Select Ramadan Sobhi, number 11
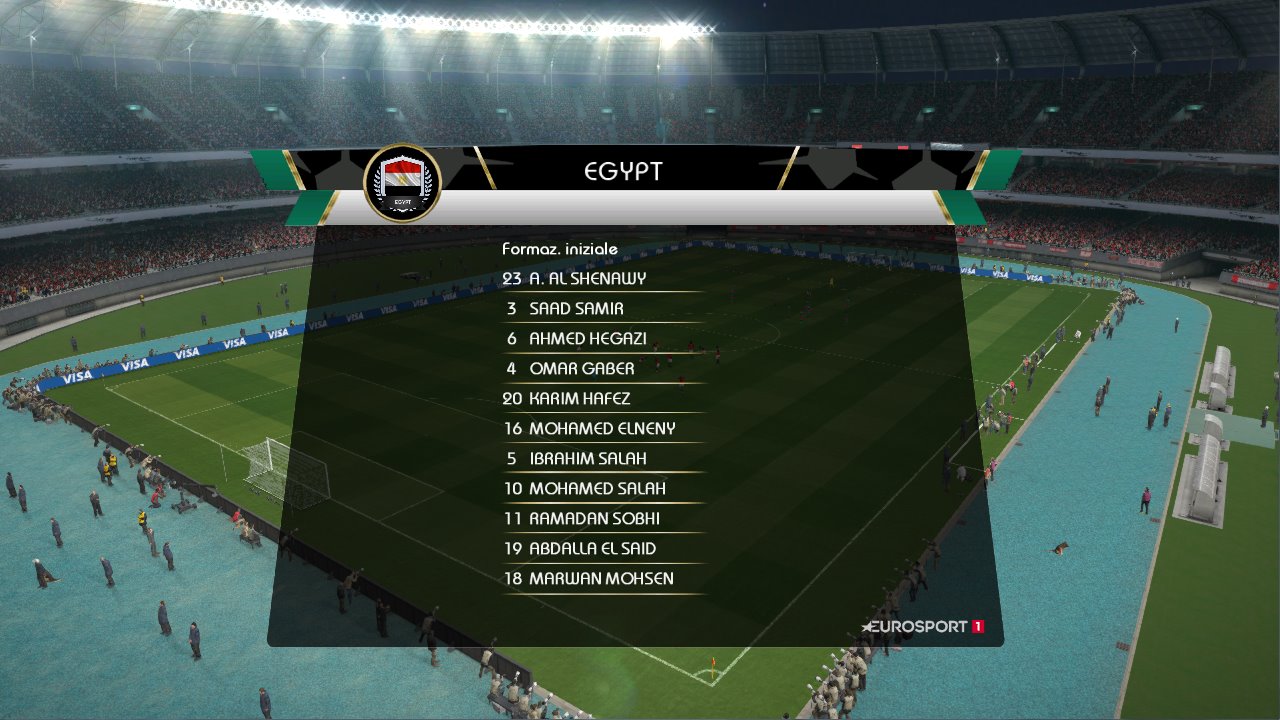 point(580,518)
